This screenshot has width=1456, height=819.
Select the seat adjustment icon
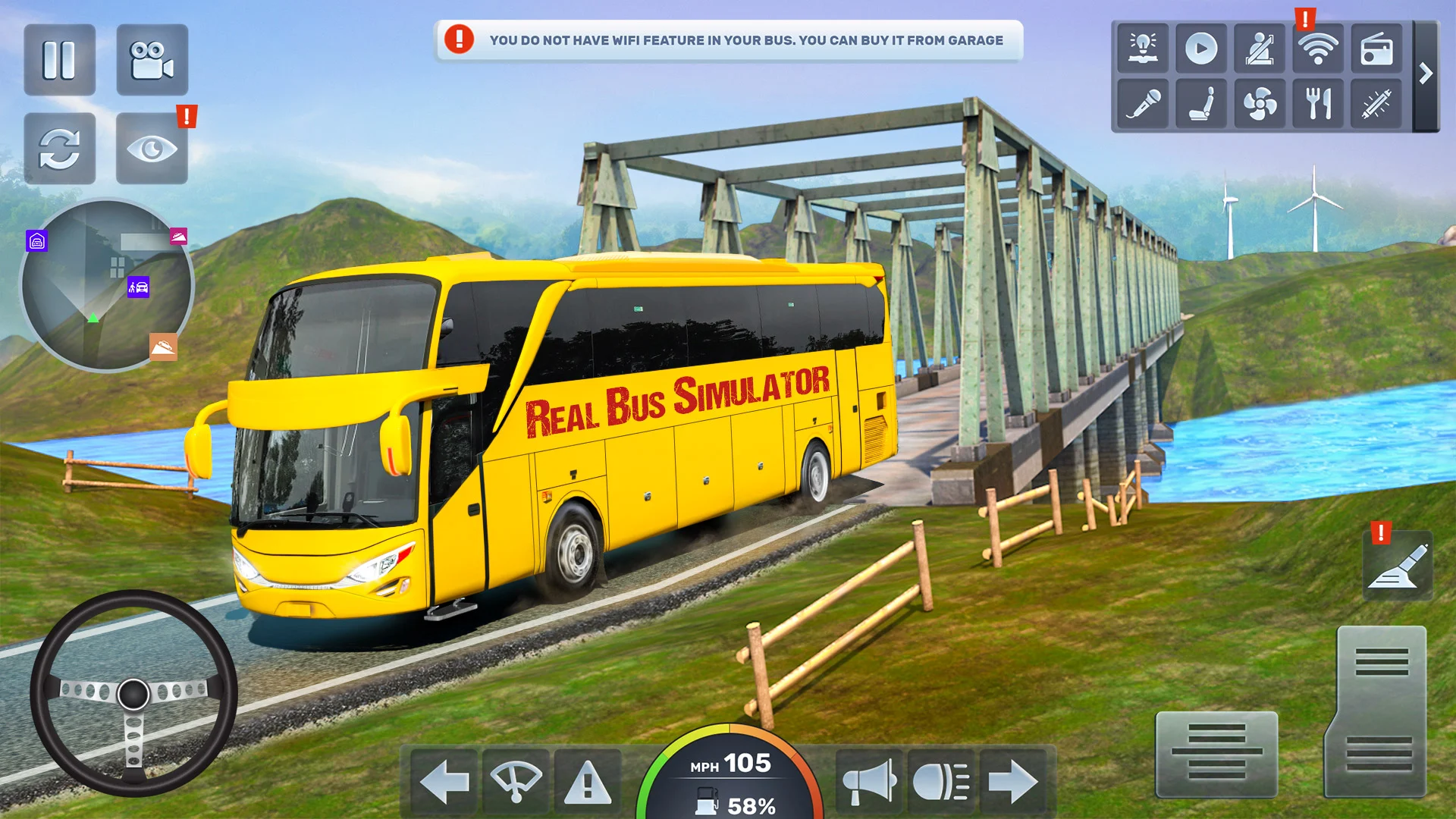click(1201, 103)
